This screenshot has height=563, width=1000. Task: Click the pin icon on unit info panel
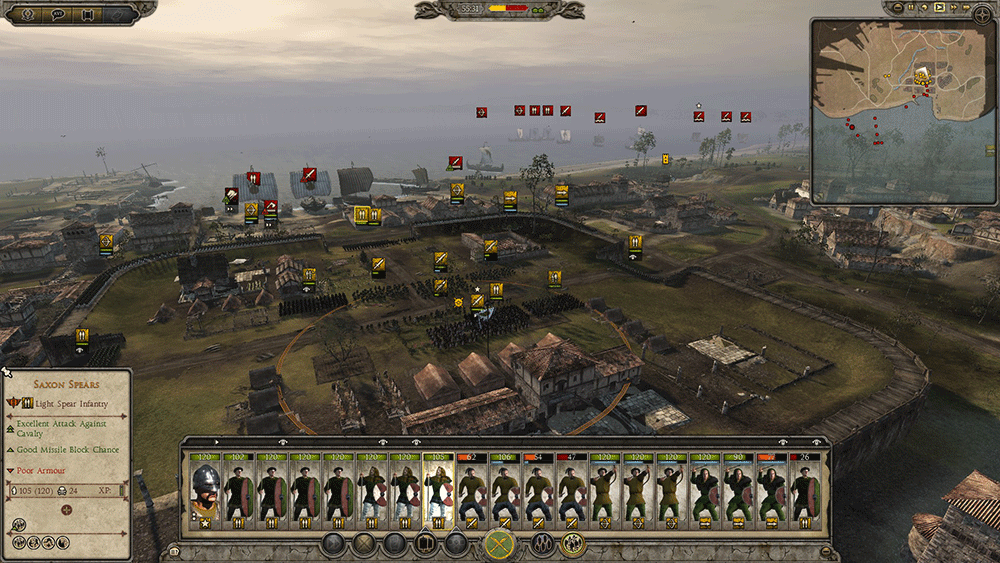tap(6, 373)
